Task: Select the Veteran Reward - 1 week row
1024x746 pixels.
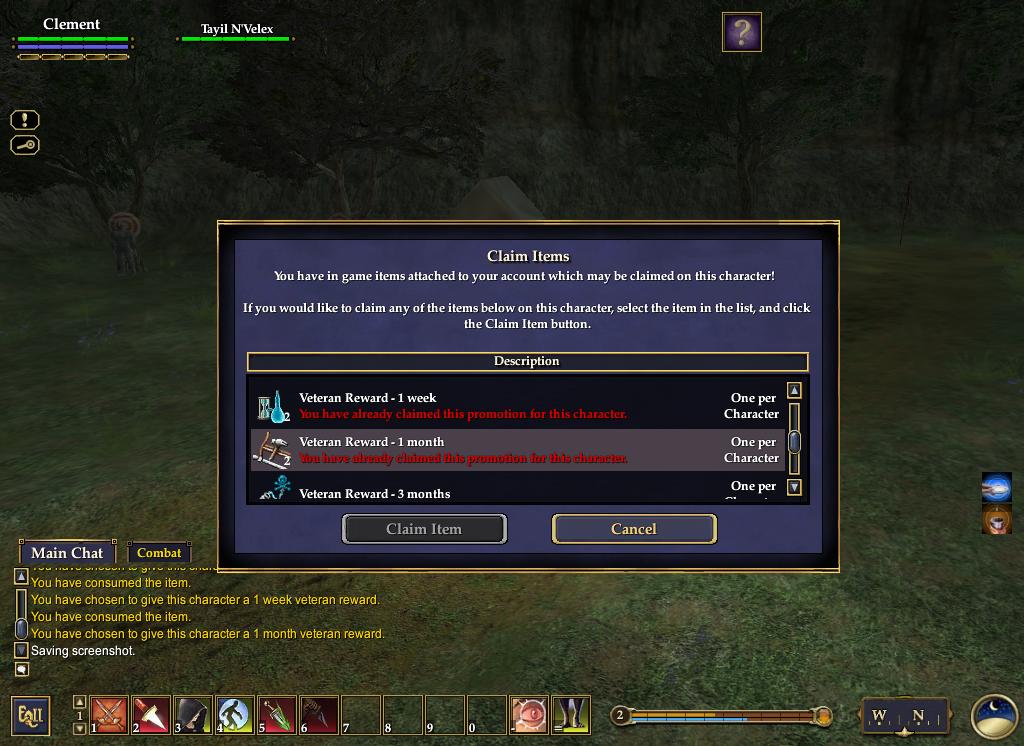Action: click(x=516, y=406)
